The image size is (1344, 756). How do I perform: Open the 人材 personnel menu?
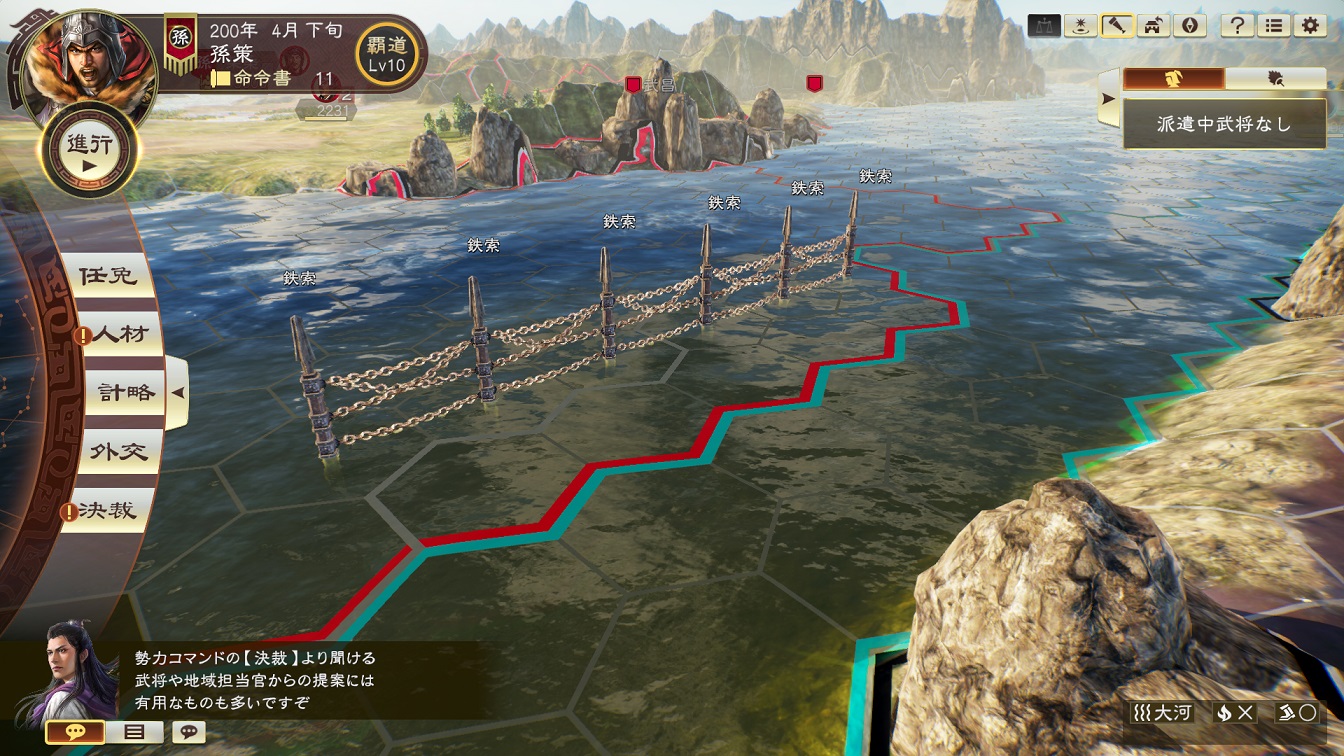point(120,334)
